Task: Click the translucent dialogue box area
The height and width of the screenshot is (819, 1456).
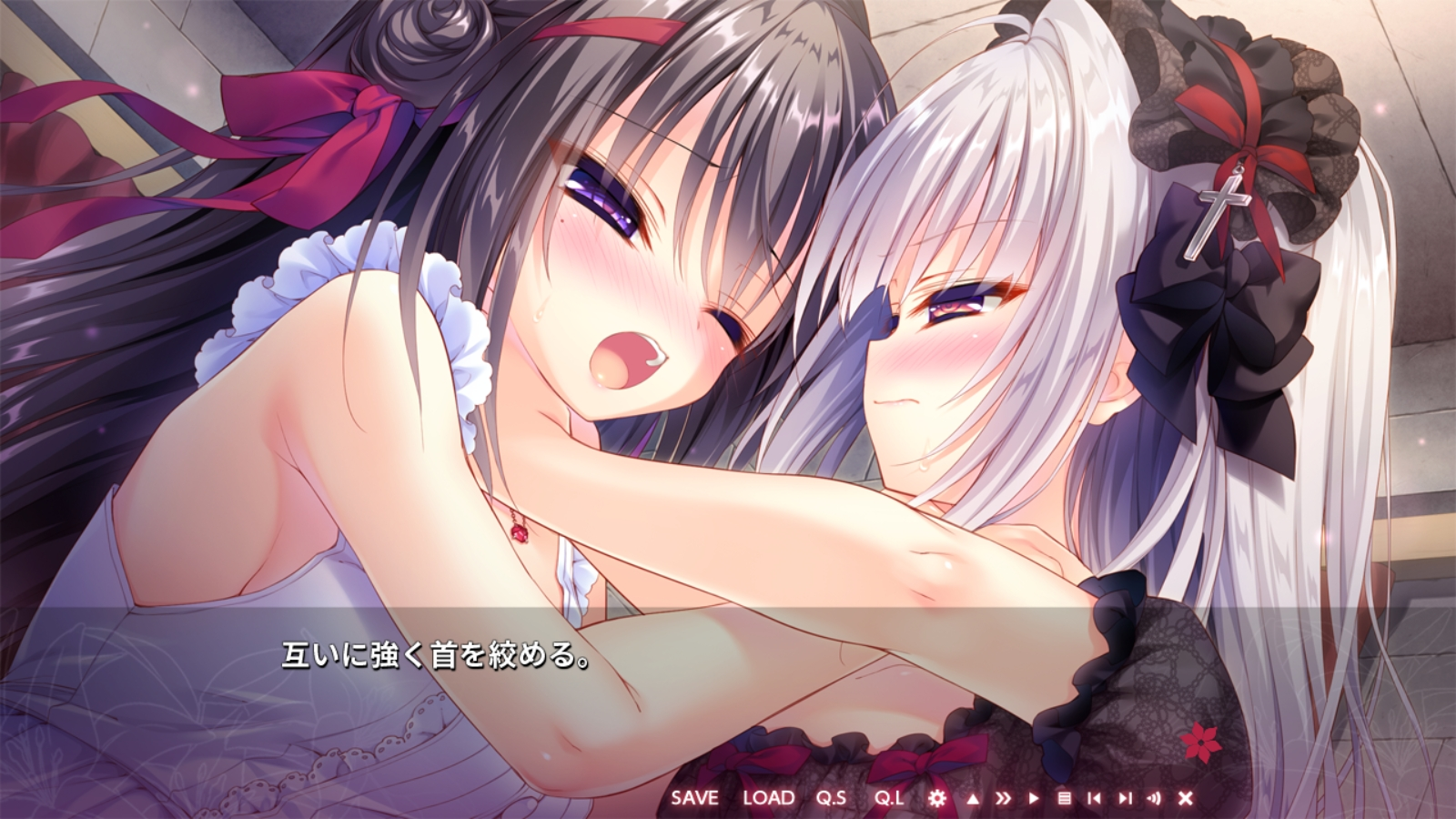Action: click(x=728, y=692)
